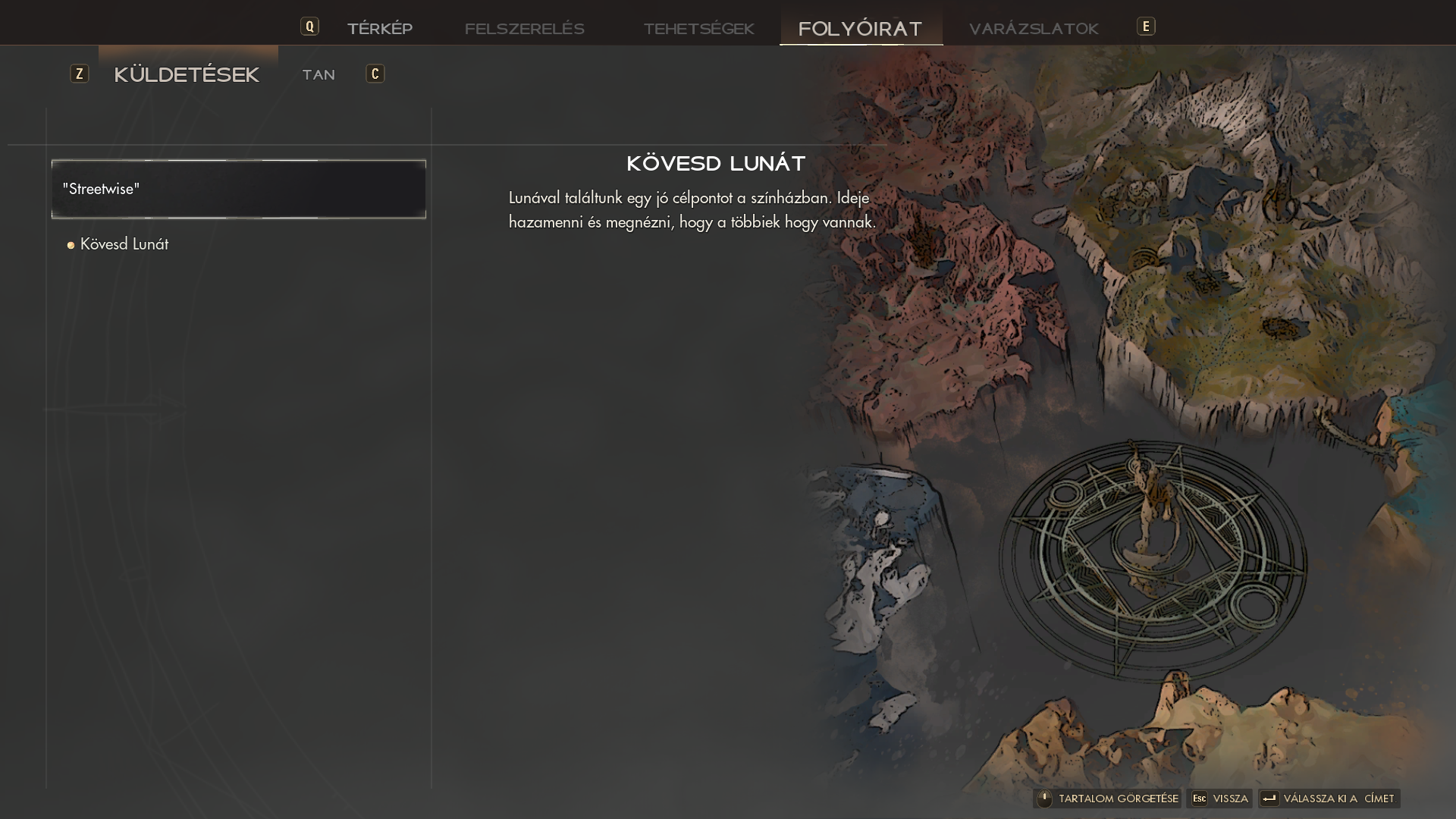This screenshot has width=1456, height=819.
Task: Choose the Kövesd Lunát objective
Action: 124,244
